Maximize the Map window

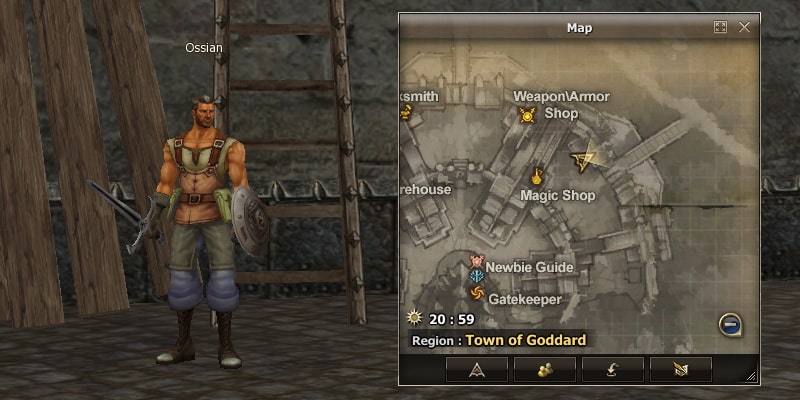click(x=720, y=27)
